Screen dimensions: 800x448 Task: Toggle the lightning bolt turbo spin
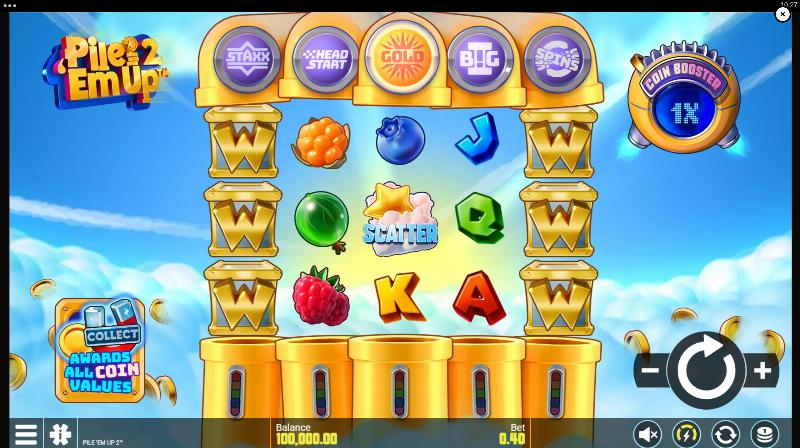pyautogui.click(x=686, y=434)
